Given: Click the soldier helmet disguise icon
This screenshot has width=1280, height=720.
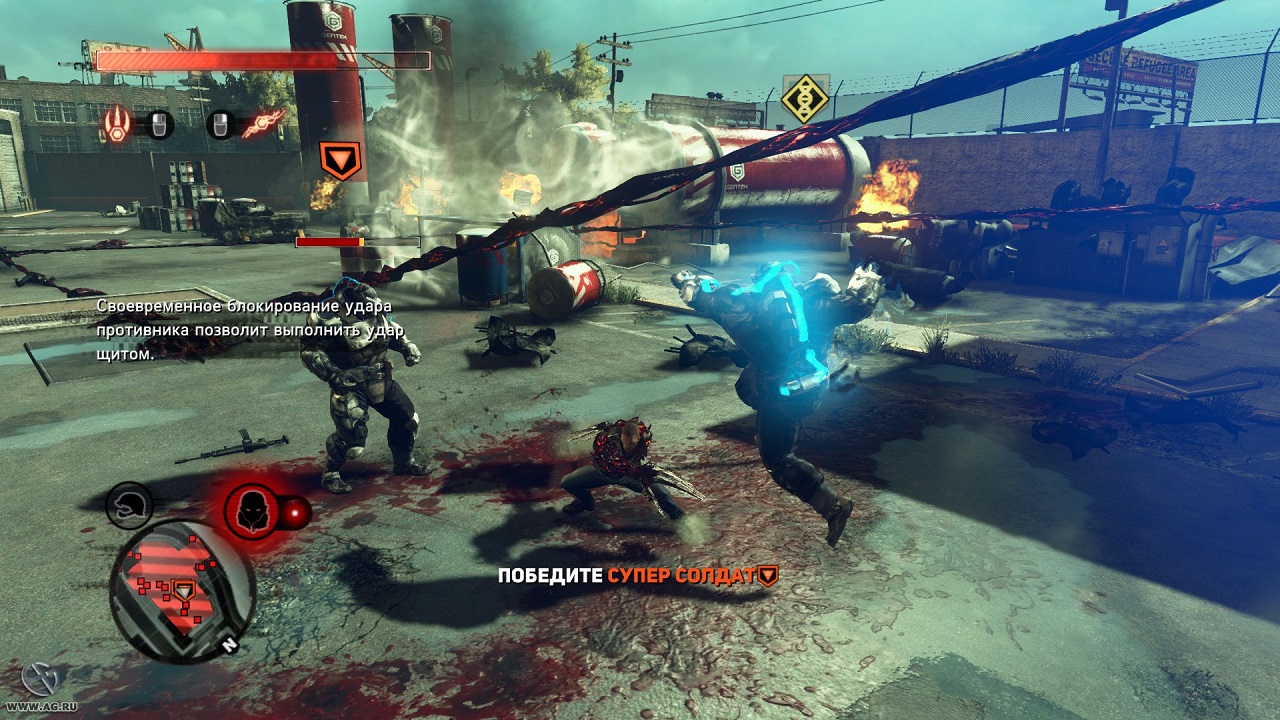Looking at the screenshot, I should click(x=129, y=505).
